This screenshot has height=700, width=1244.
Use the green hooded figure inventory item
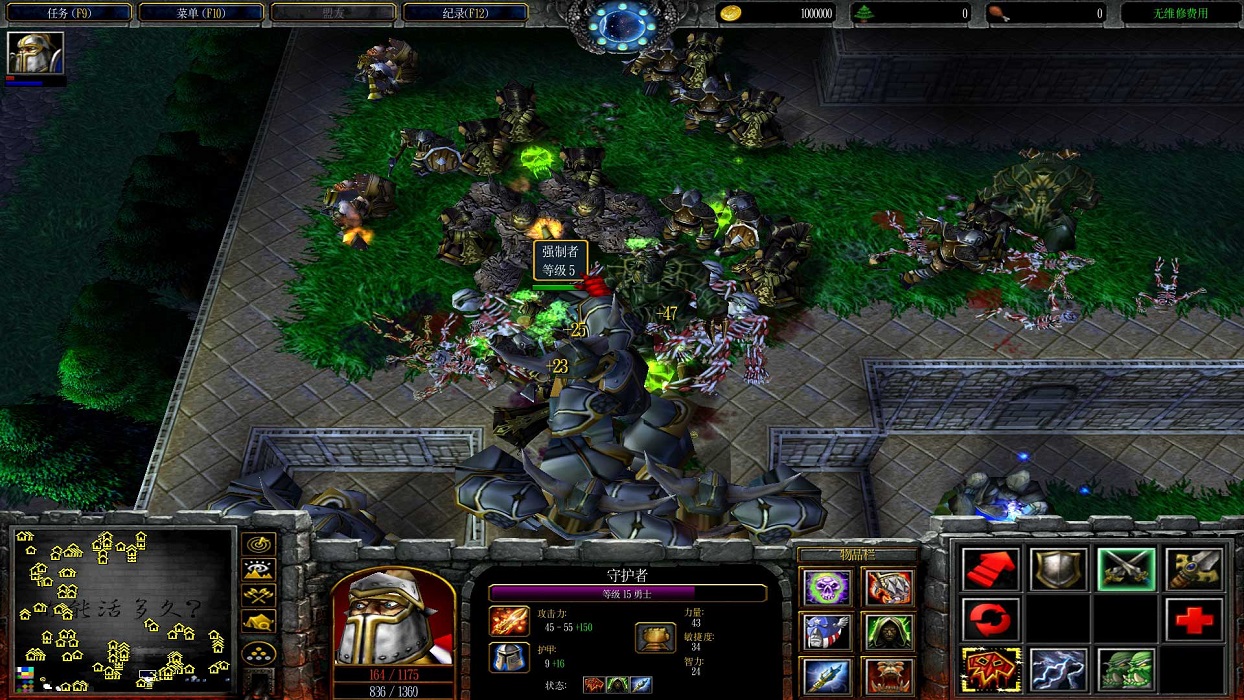[x=888, y=631]
